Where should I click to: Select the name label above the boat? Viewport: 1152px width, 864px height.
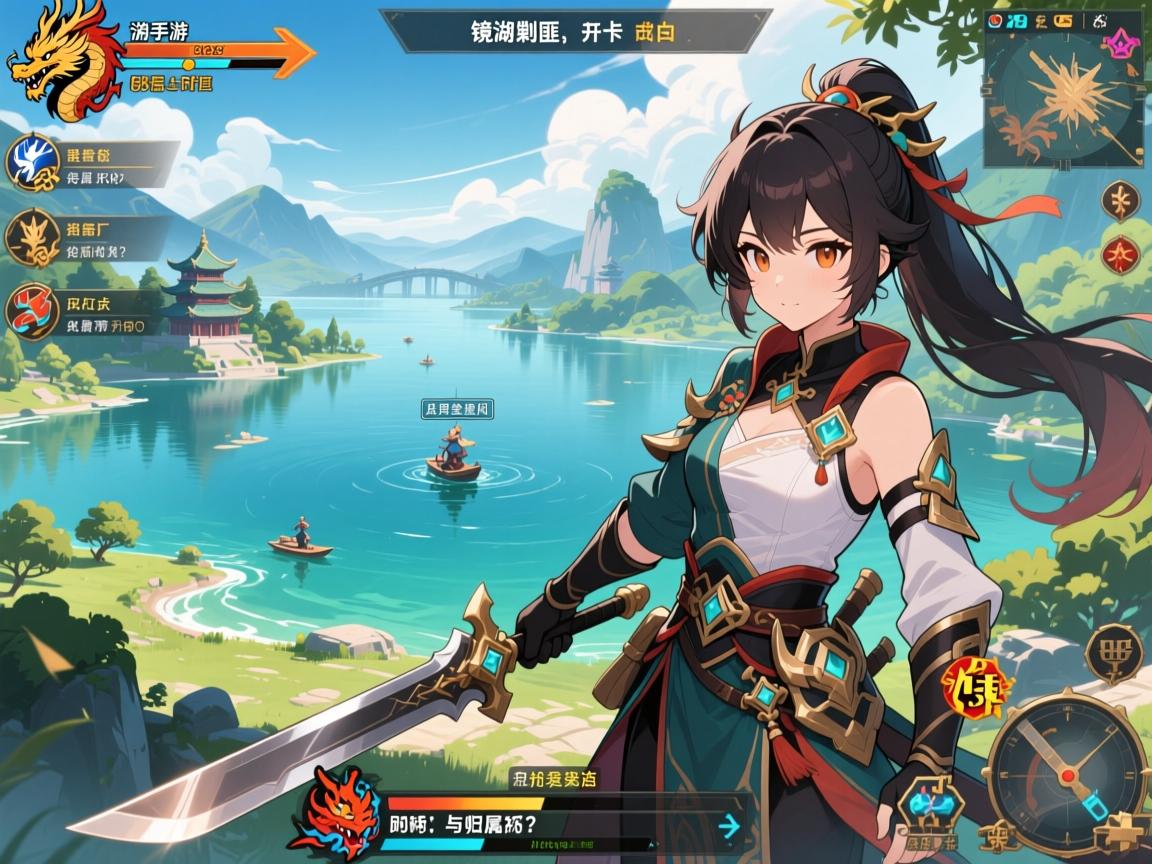click(x=458, y=408)
